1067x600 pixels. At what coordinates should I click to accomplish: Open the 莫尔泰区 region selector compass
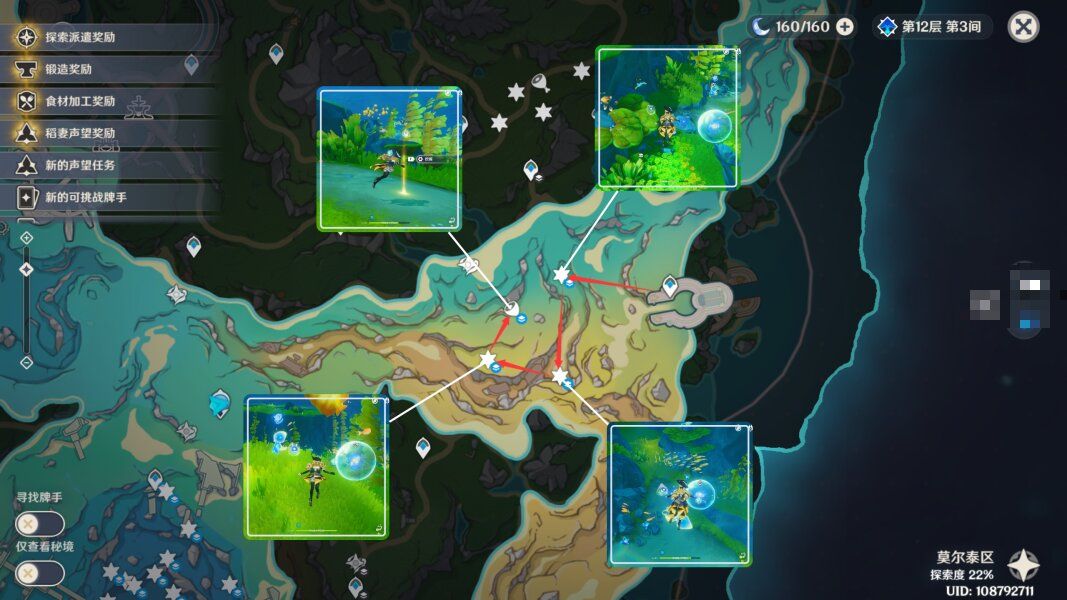tap(1023, 566)
